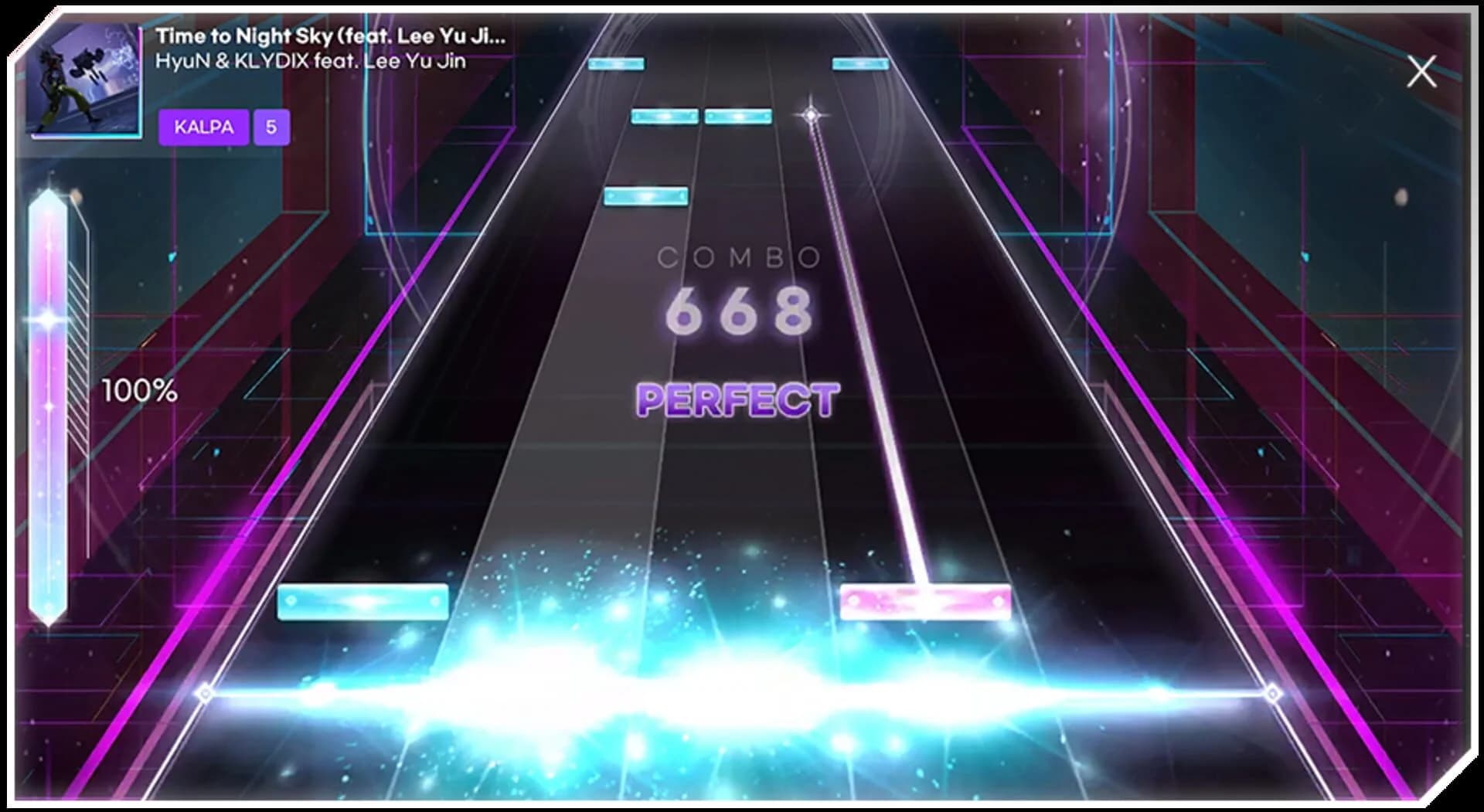This screenshot has height=812, width=1484.
Task: Tap the cyan note at top center-left lane
Action: click(616, 64)
